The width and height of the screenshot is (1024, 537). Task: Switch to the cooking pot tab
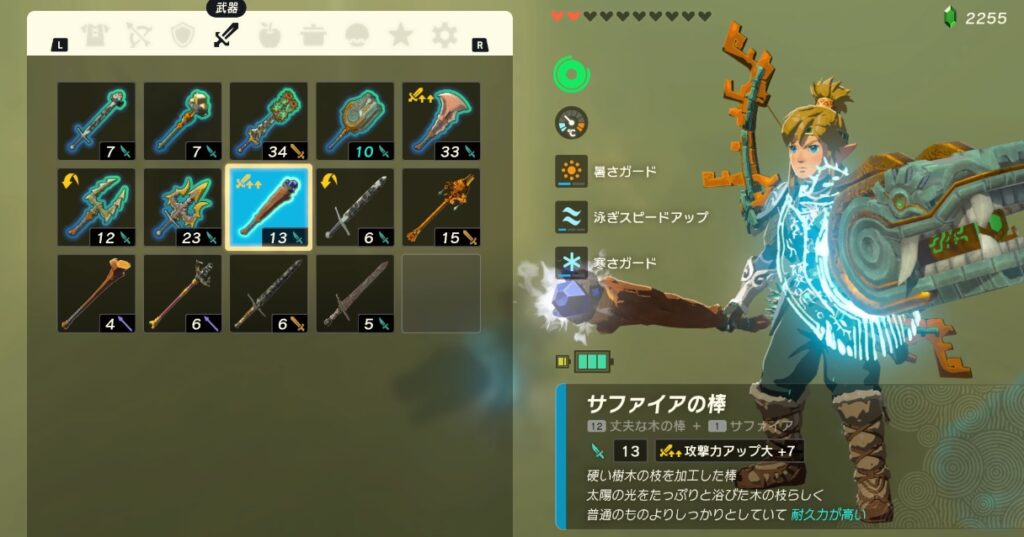coord(313,36)
